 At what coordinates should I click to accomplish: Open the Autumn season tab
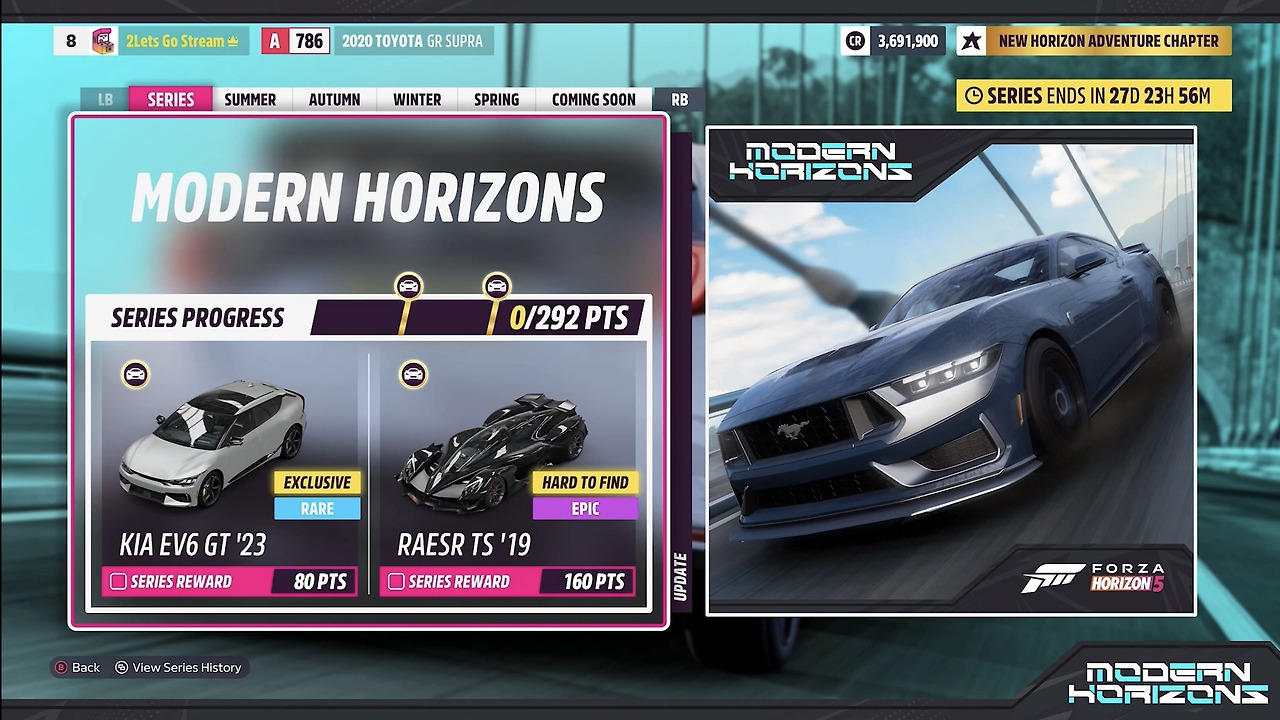pos(334,99)
